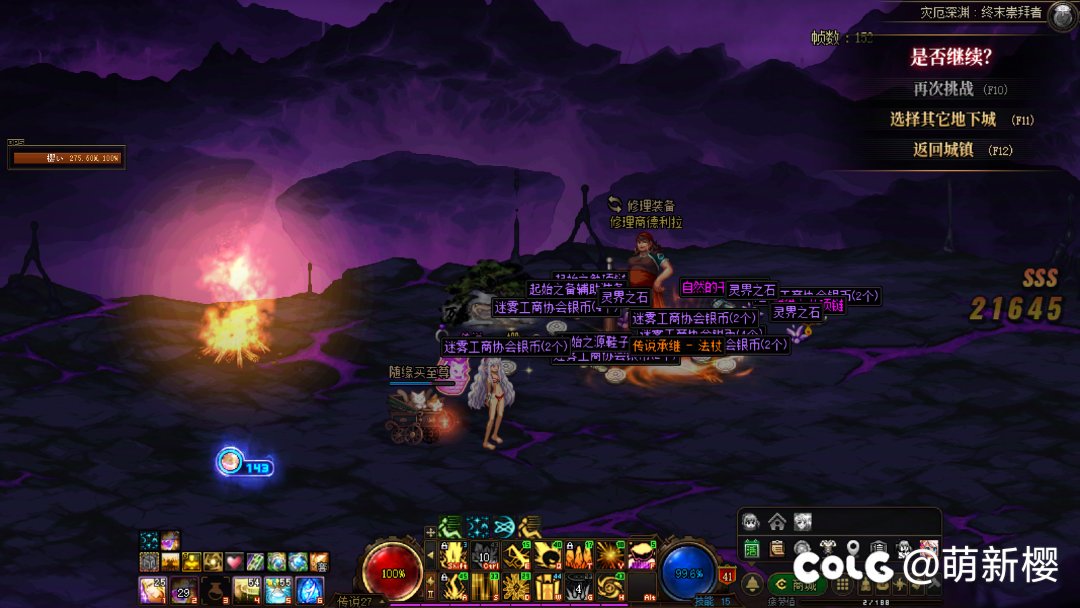Choose 再次挑战 to retry the dungeon
The height and width of the screenshot is (608, 1080).
[x=945, y=89]
